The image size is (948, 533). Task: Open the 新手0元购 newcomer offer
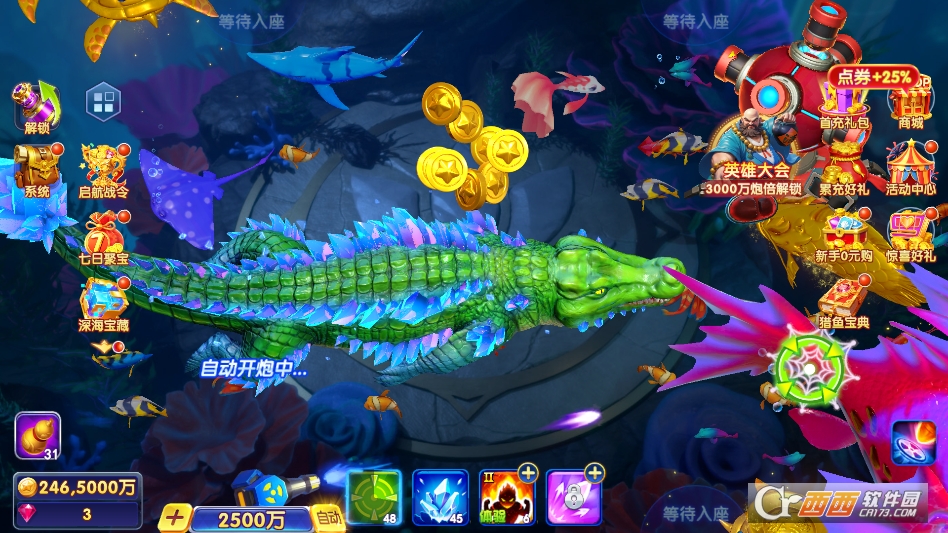[x=844, y=236]
